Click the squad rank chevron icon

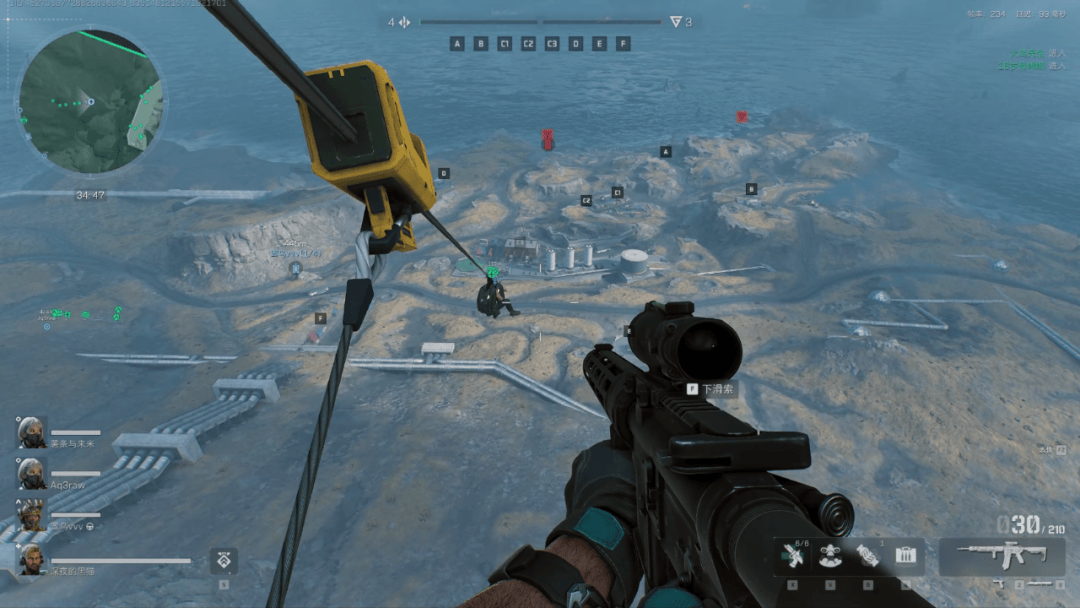[x=223, y=561]
